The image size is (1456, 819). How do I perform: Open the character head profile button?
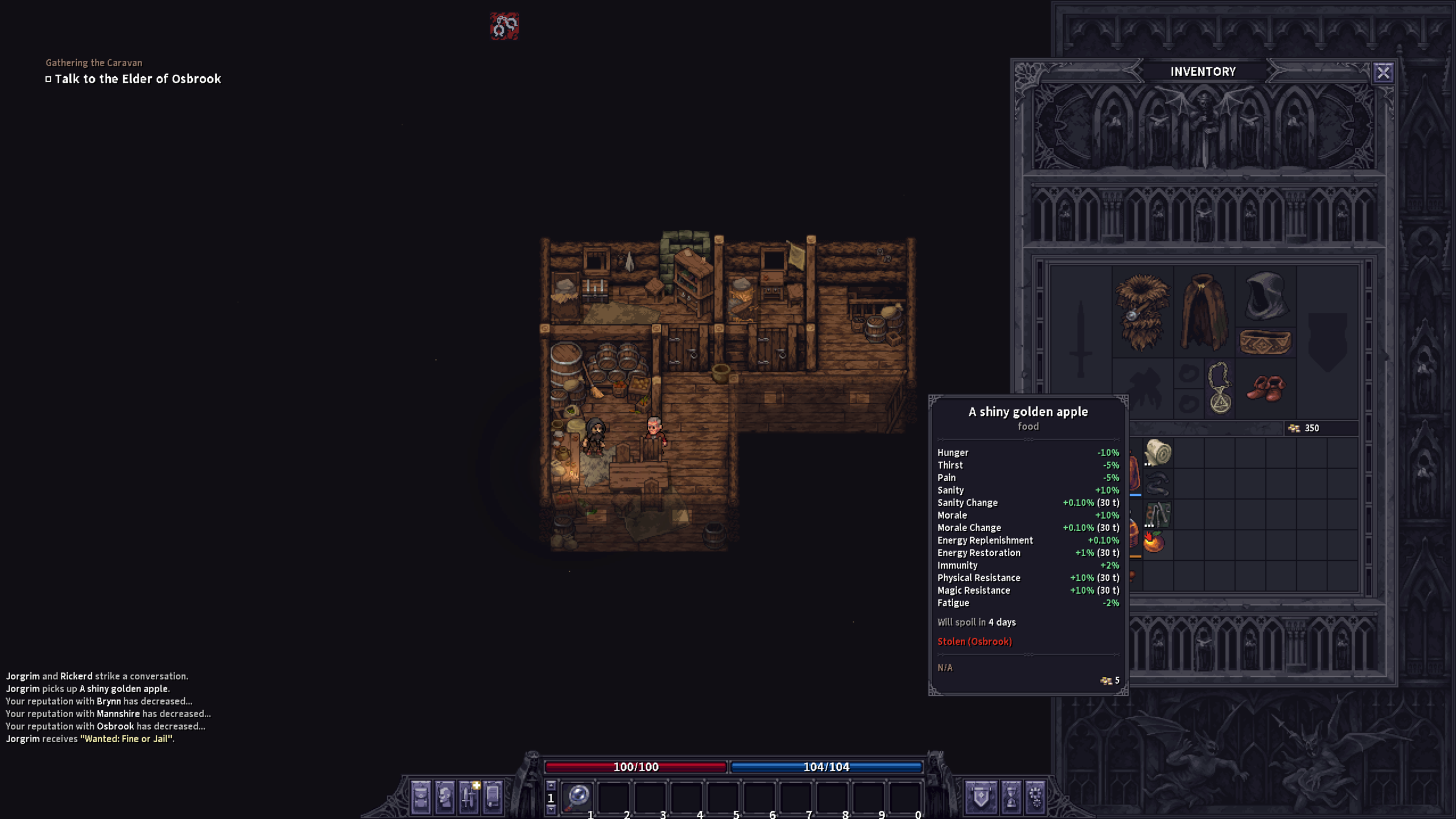point(445,796)
